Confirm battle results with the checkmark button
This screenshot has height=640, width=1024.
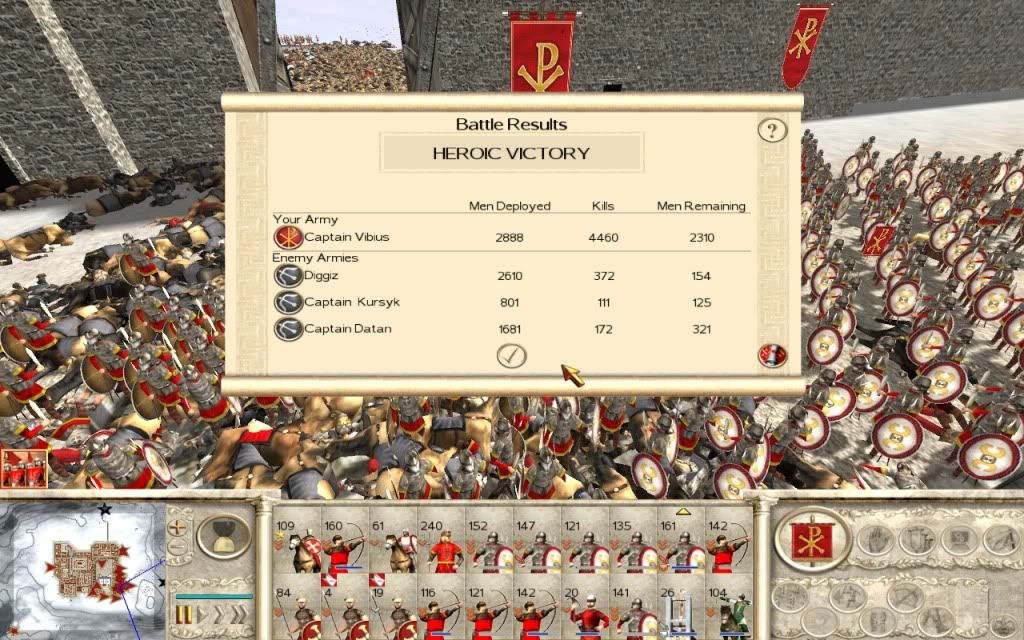(511, 355)
